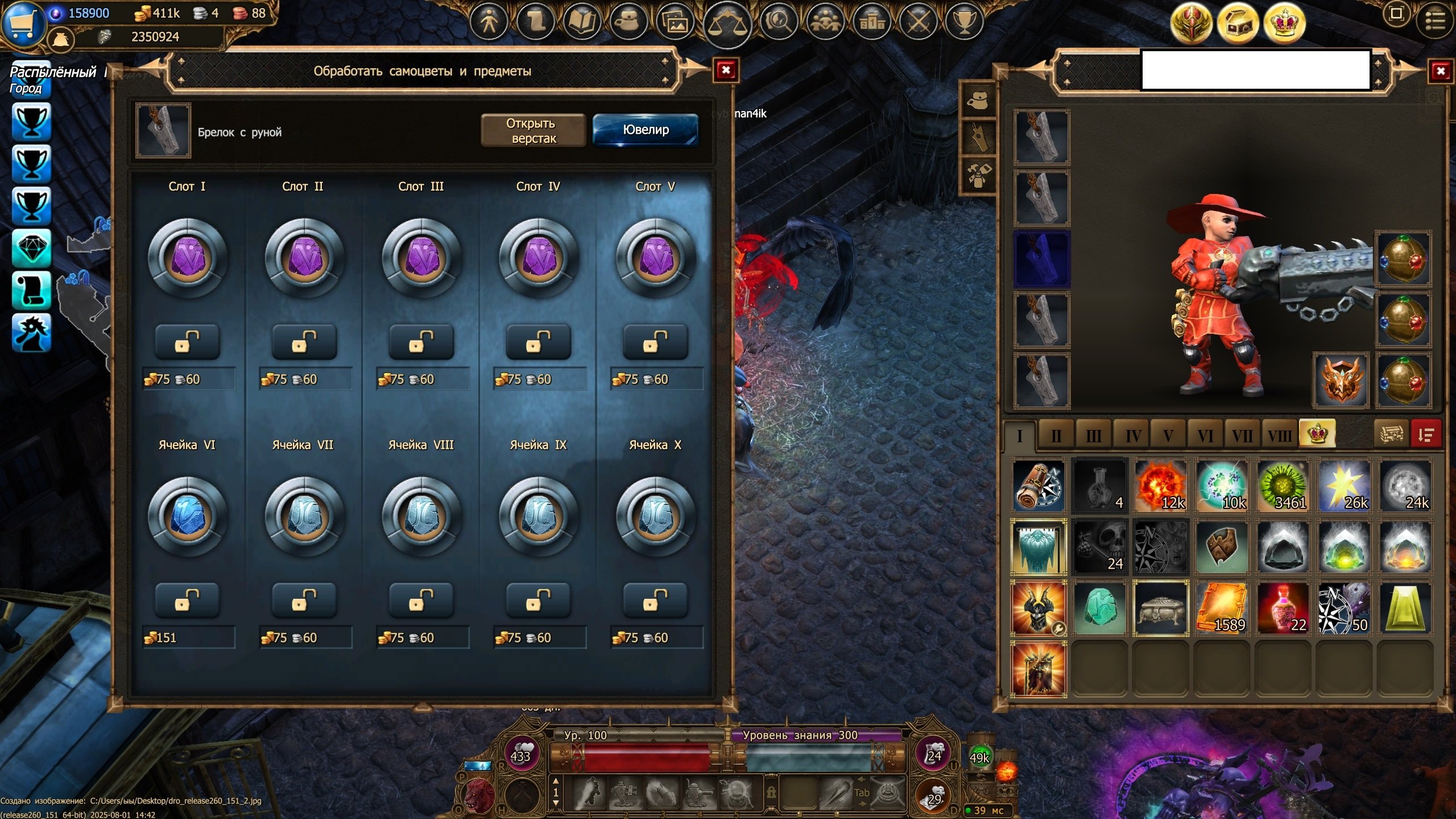
Task: Select the red potion stack of 22
Action: 1283,608
